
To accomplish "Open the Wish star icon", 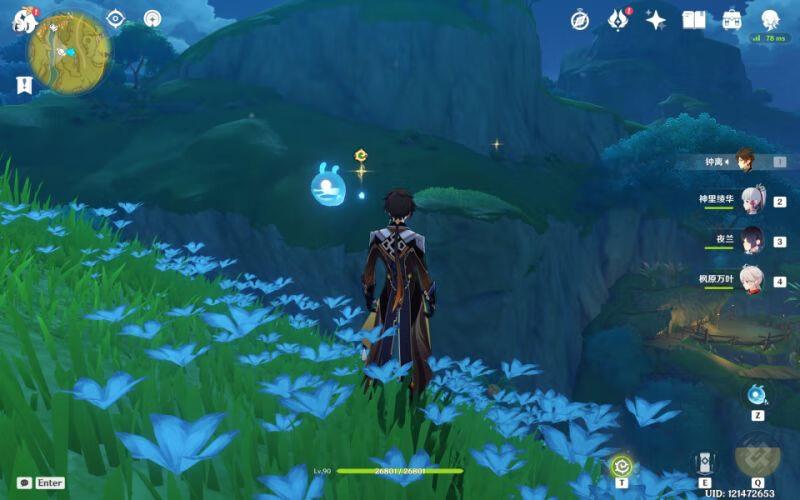I will (x=655, y=20).
